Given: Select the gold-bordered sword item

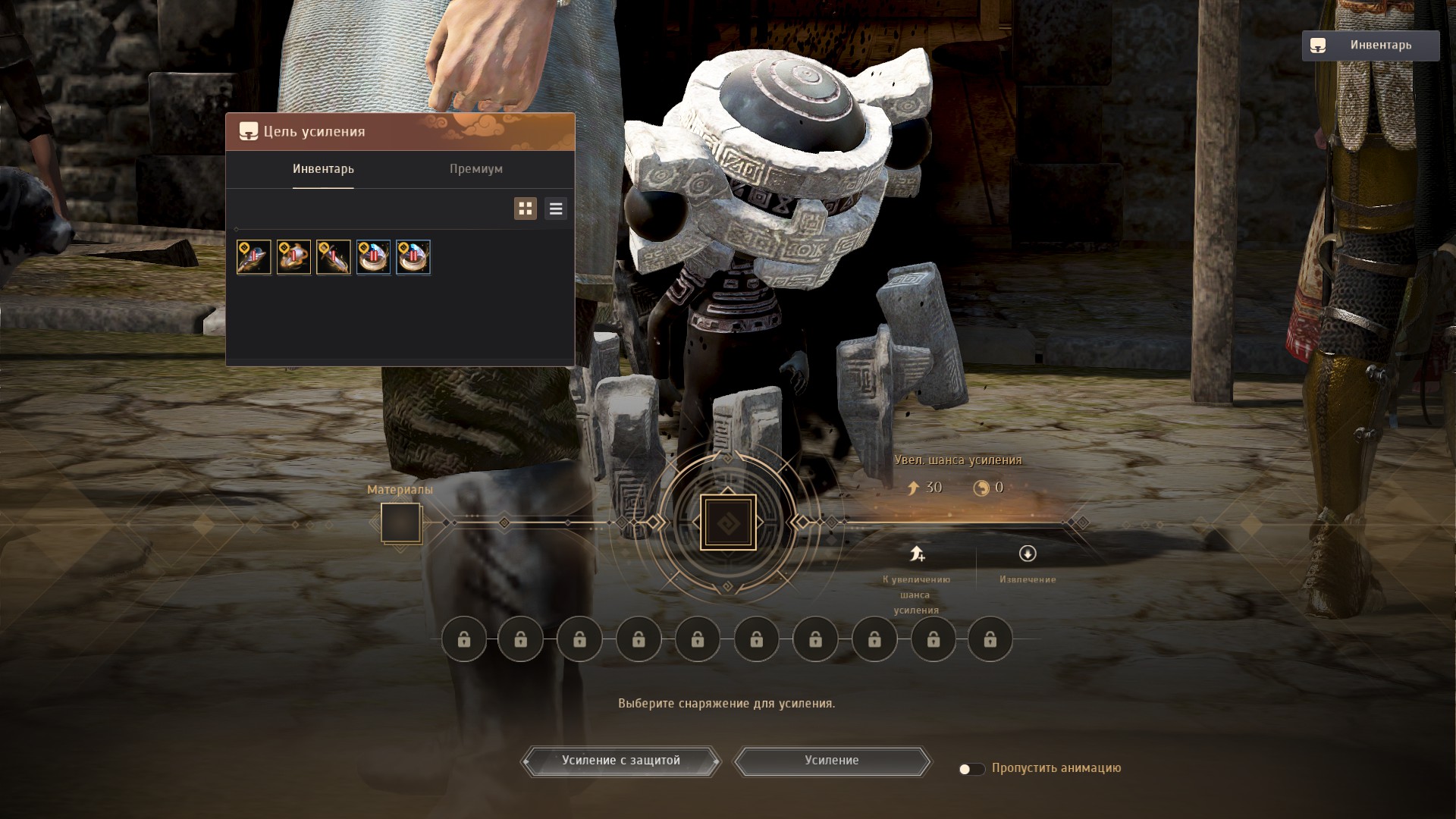Looking at the screenshot, I should 334,257.
